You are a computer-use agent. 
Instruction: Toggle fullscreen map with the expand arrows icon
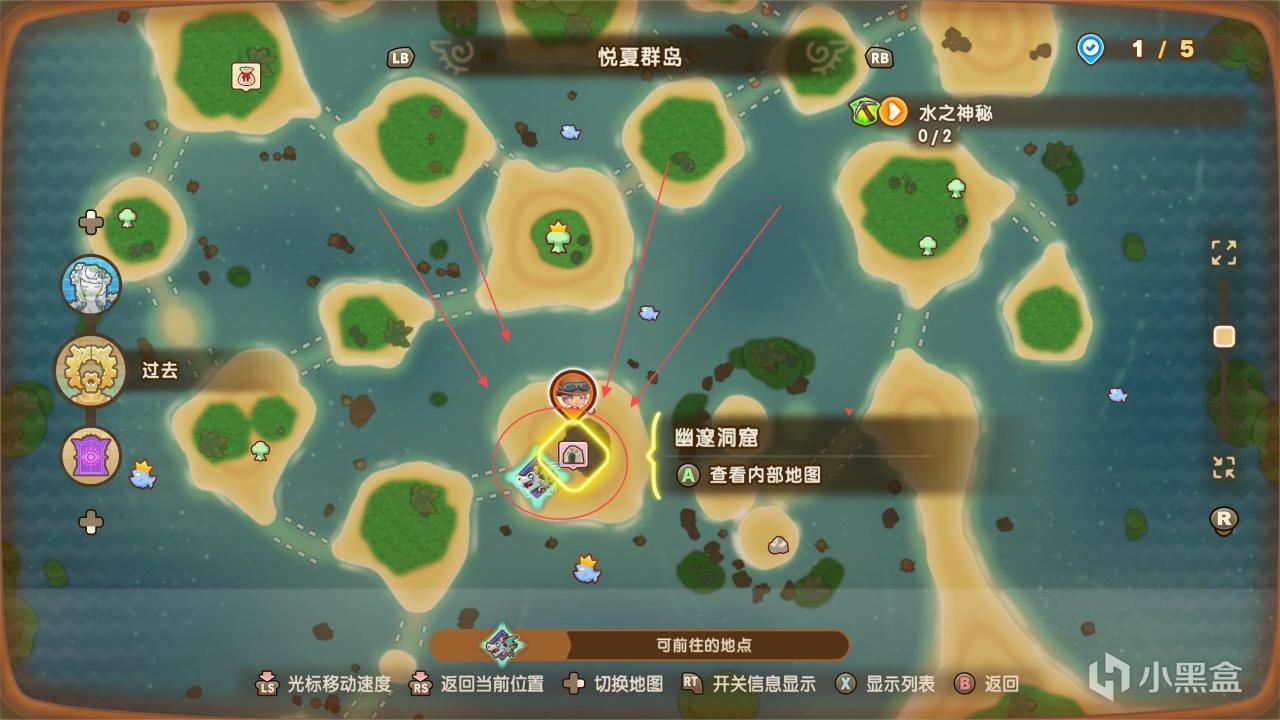point(1222,254)
